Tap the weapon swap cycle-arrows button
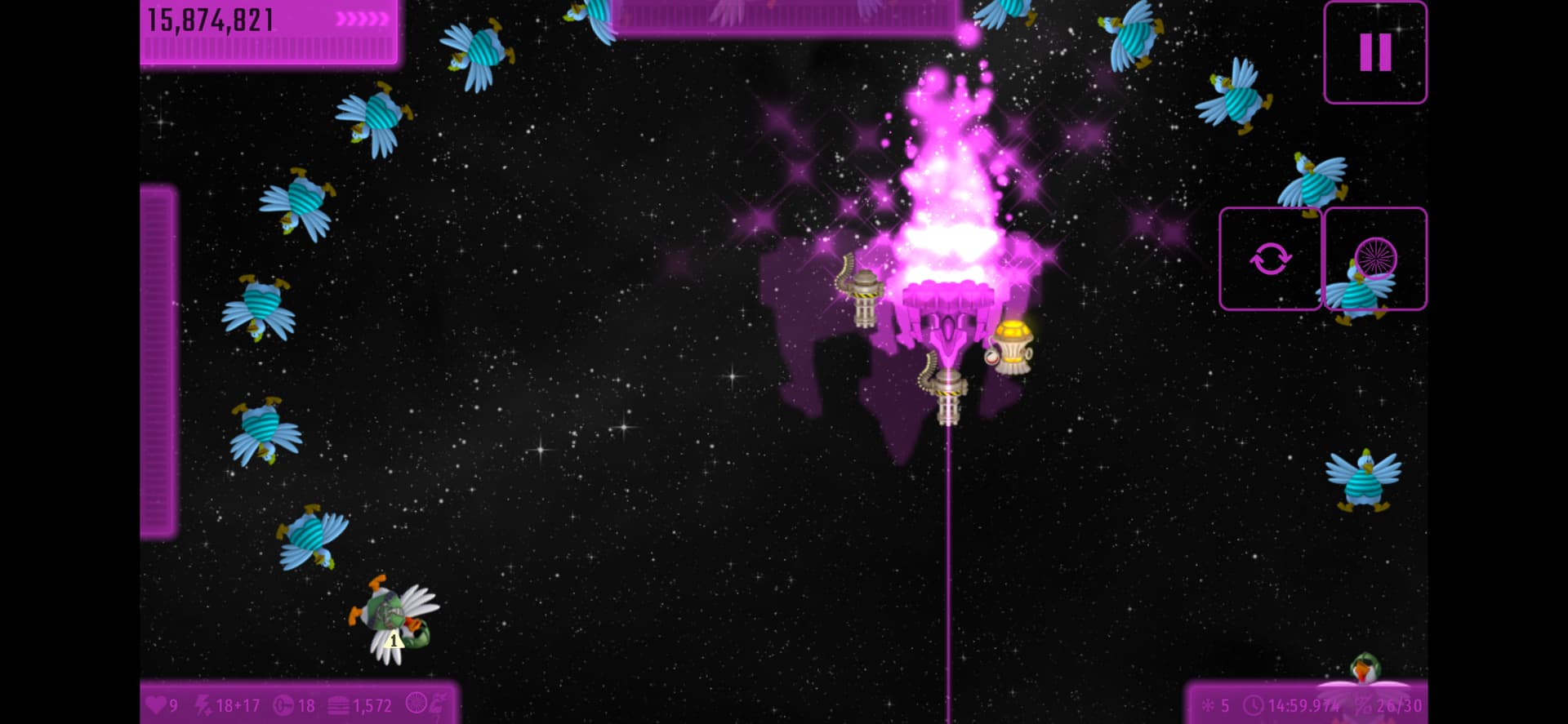 1270,259
